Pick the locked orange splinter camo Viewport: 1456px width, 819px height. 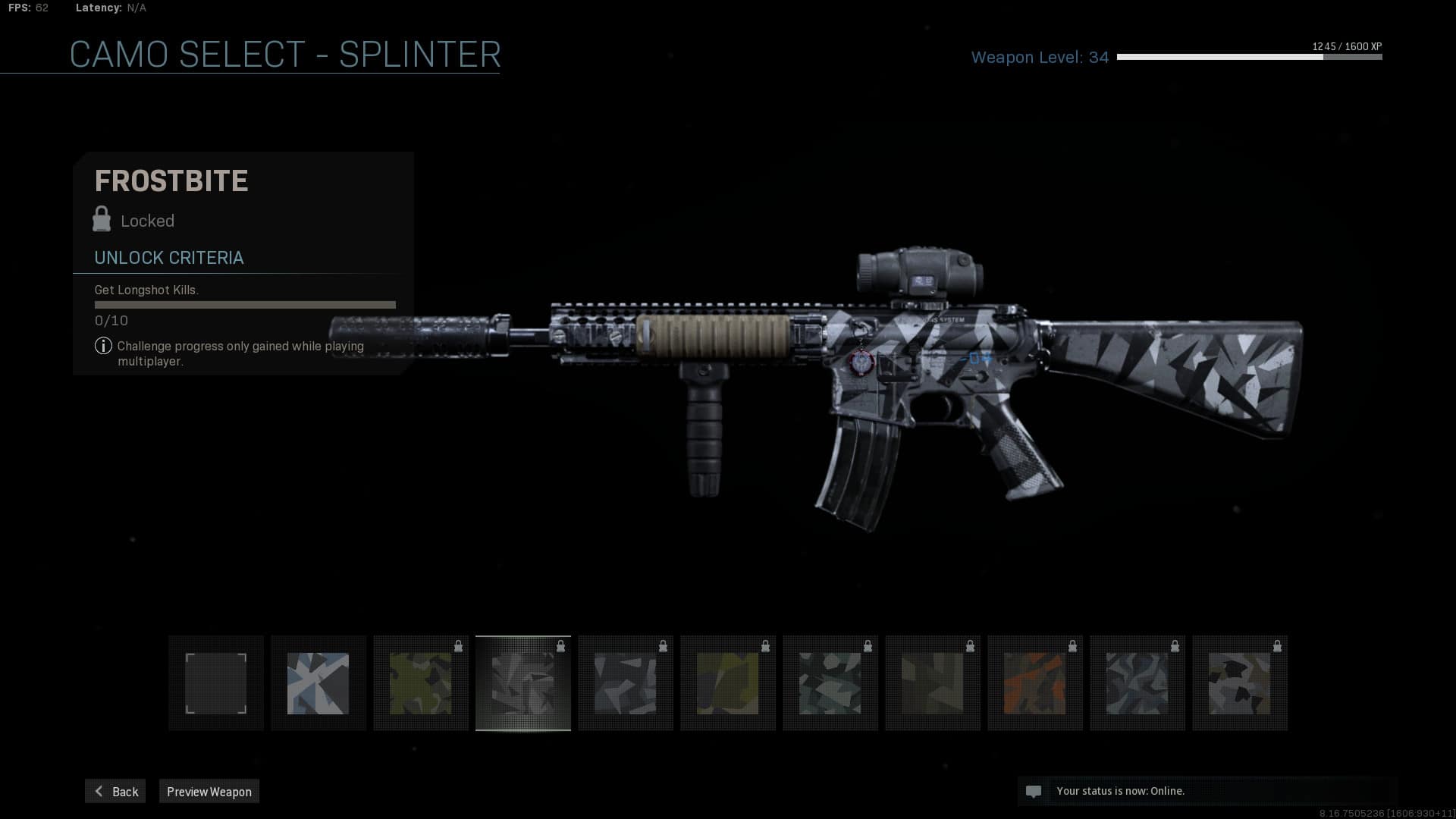(1035, 683)
